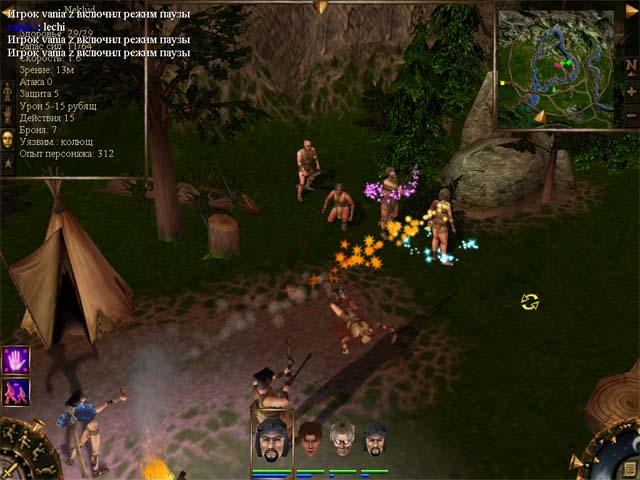The image size is (640, 480).
Task: Zoom out the minimap with the minus button
Action: click(x=631, y=114)
